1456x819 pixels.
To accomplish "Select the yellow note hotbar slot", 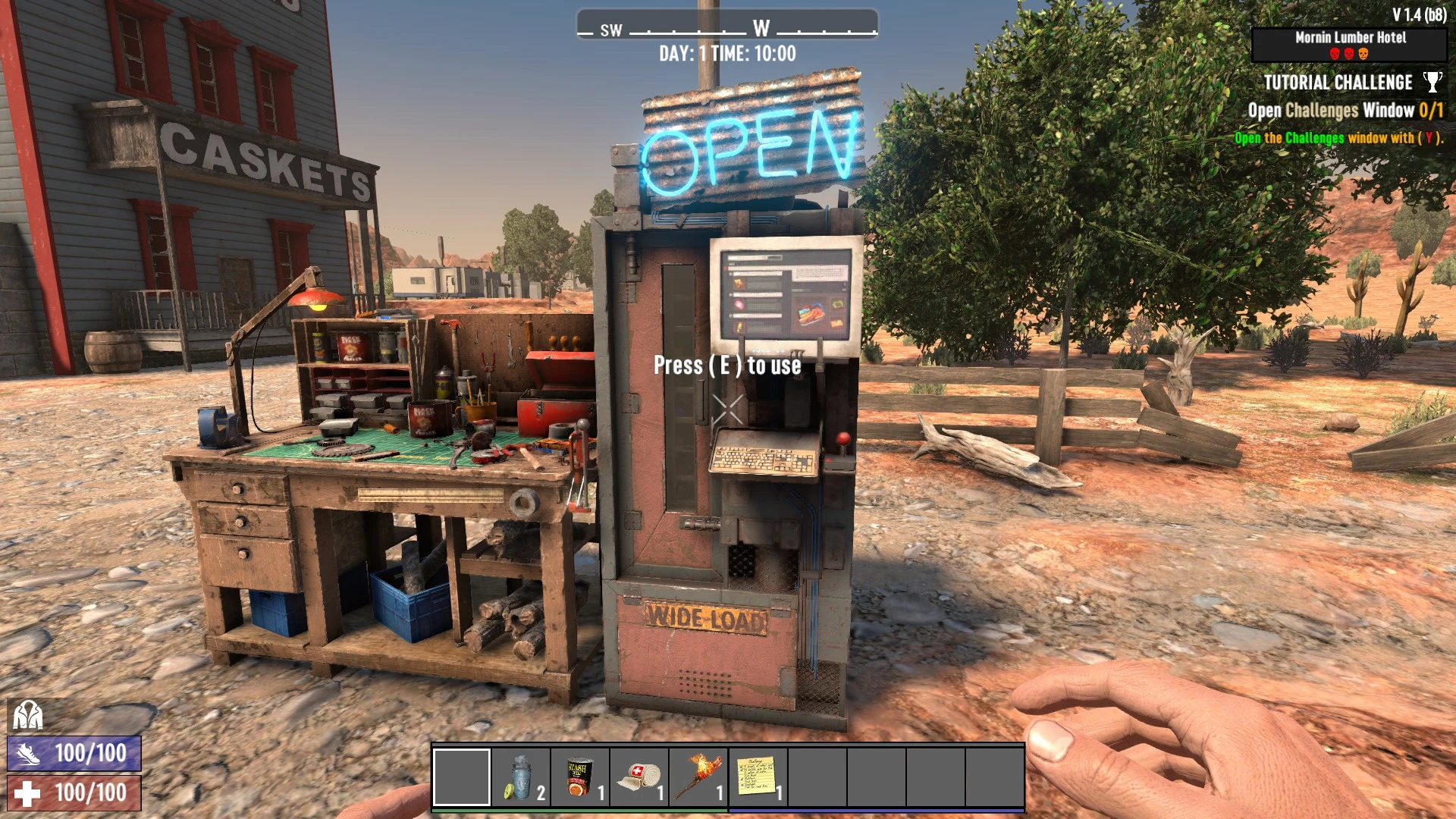I will (758, 777).
